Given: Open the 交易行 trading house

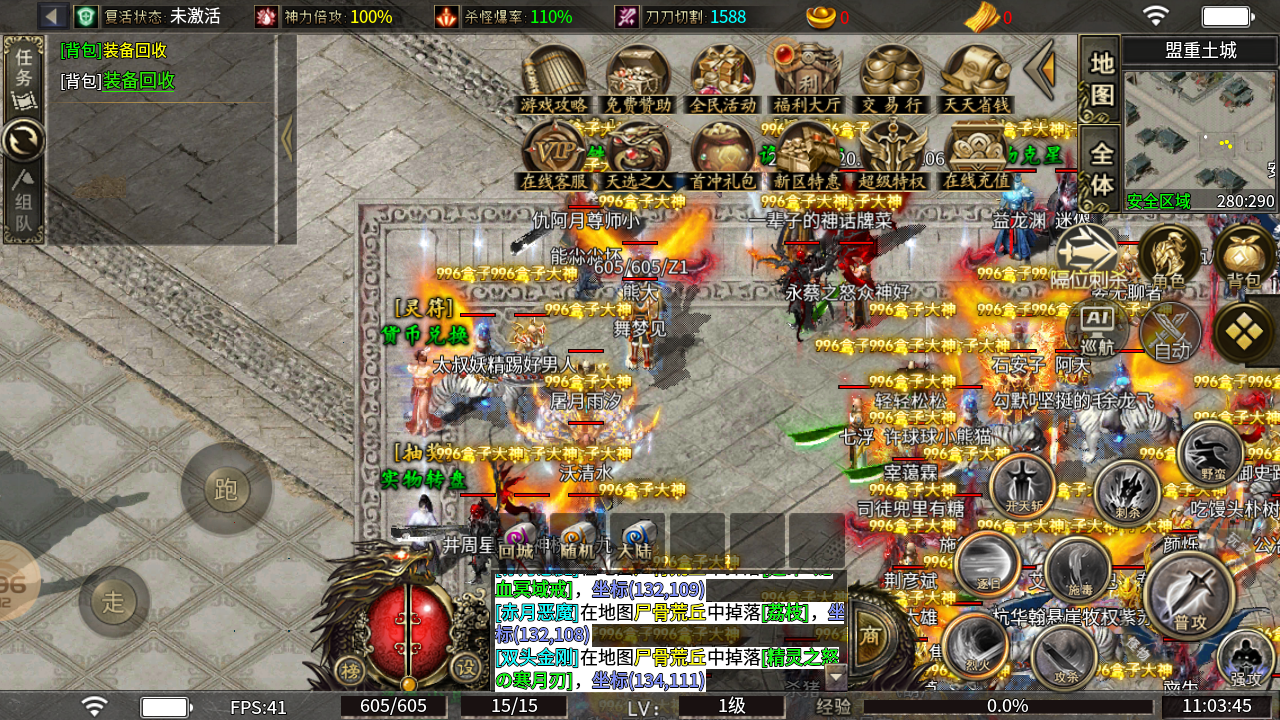Looking at the screenshot, I should click(x=892, y=77).
